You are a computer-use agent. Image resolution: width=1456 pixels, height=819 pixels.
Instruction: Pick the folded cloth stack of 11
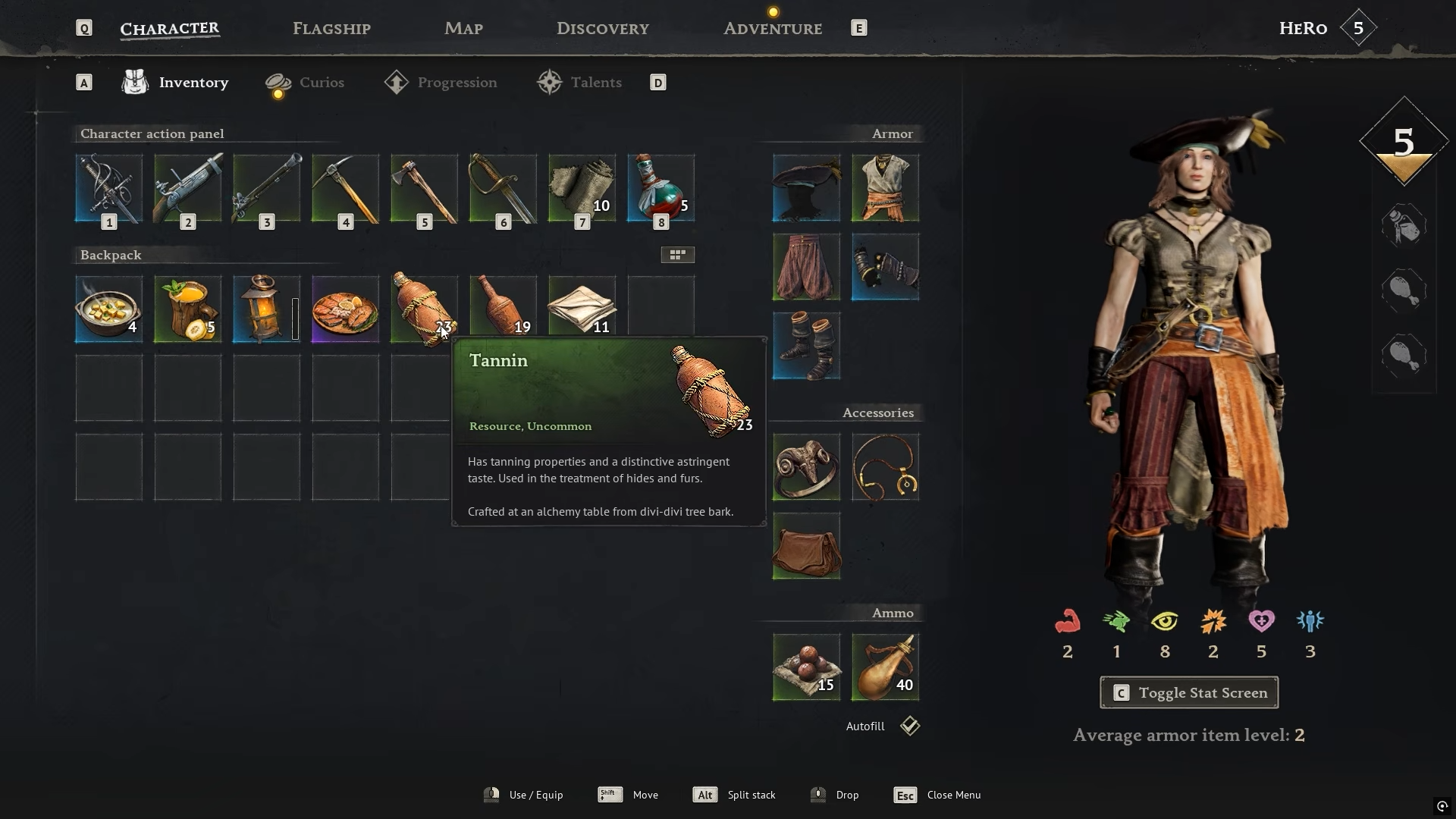(582, 309)
